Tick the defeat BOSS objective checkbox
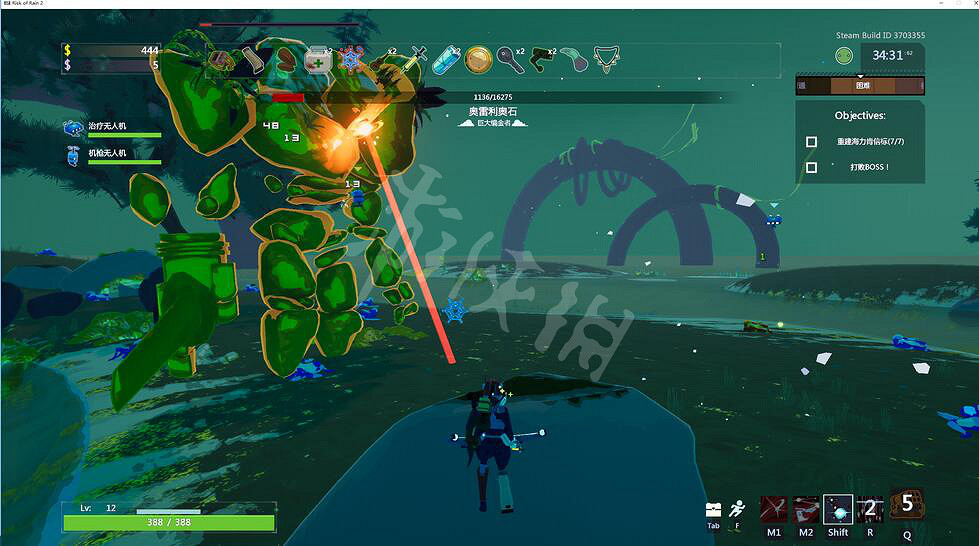Screen dimensions: 979x546 pos(812,167)
